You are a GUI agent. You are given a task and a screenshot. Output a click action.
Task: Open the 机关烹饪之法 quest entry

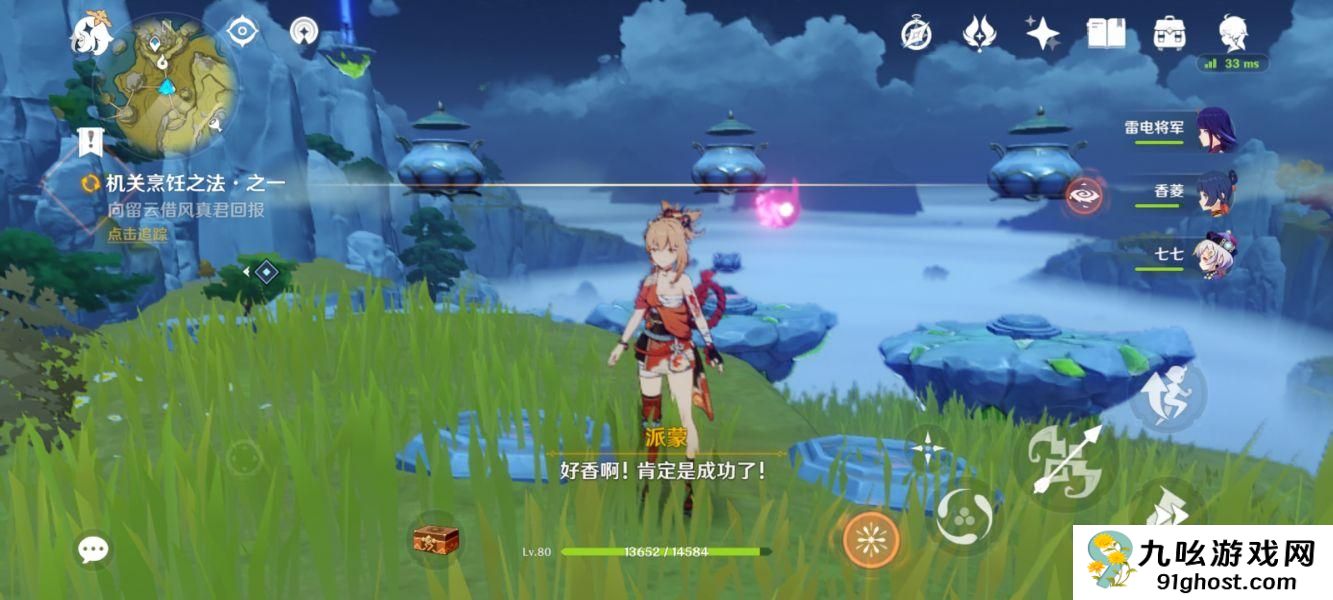pyautogui.click(x=195, y=183)
